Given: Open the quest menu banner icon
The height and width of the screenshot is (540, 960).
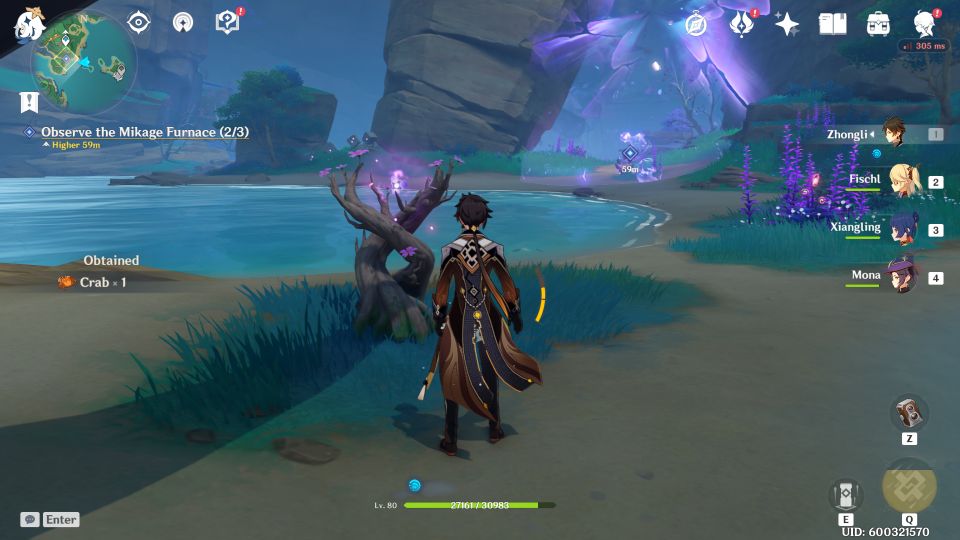Looking at the screenshot, I should click(29, 101).
